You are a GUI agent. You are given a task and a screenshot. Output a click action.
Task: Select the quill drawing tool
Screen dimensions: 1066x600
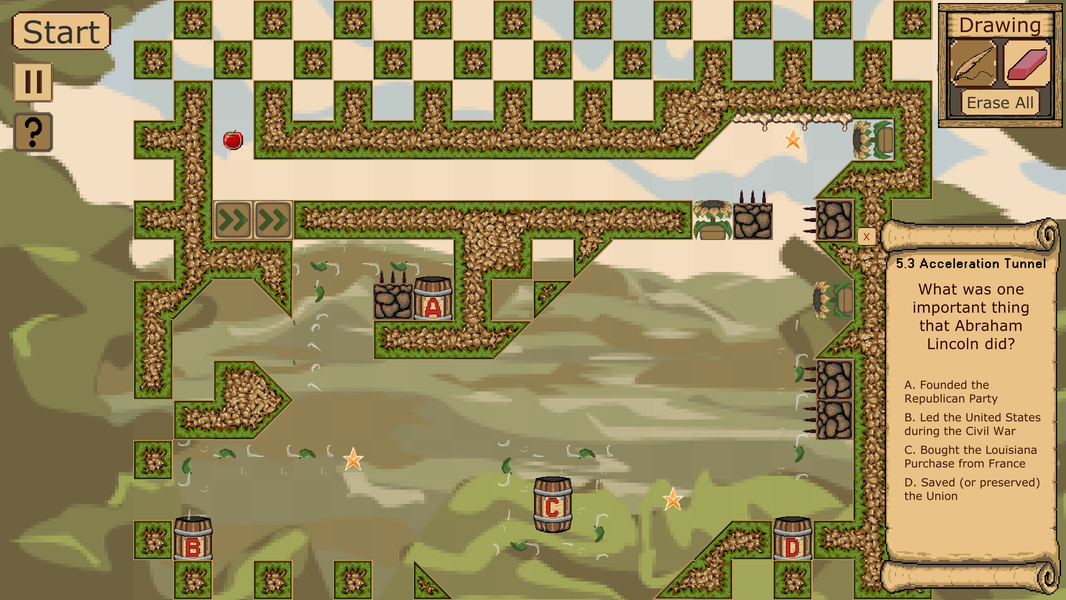tap(973, 64)
